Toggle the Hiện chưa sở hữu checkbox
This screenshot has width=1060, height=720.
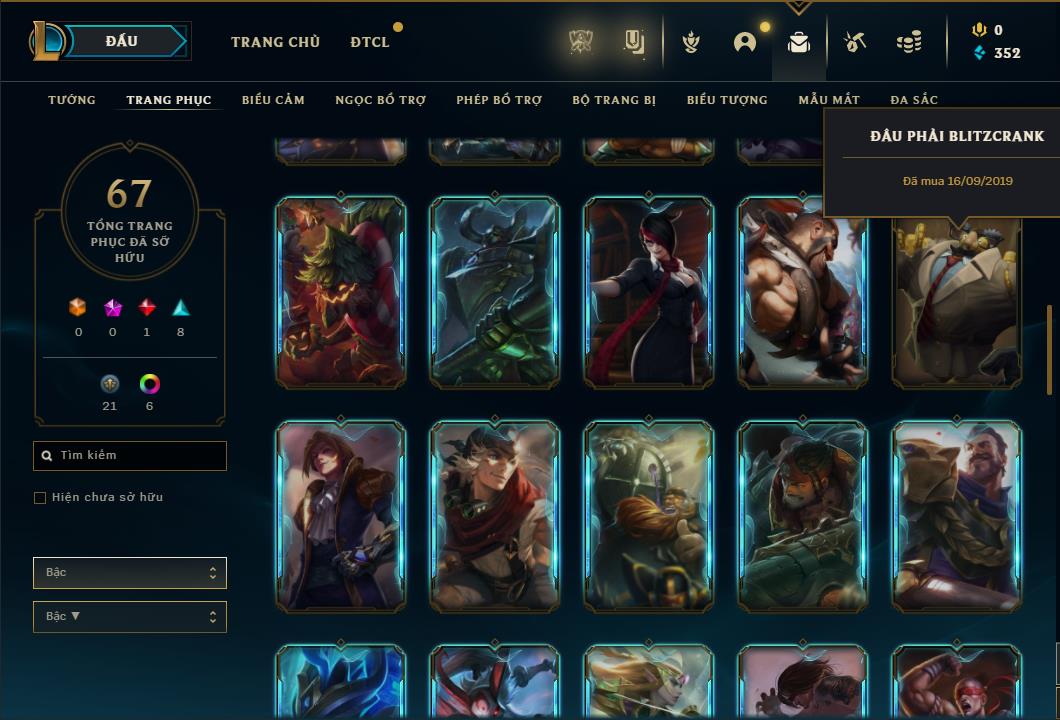point(40,498)
